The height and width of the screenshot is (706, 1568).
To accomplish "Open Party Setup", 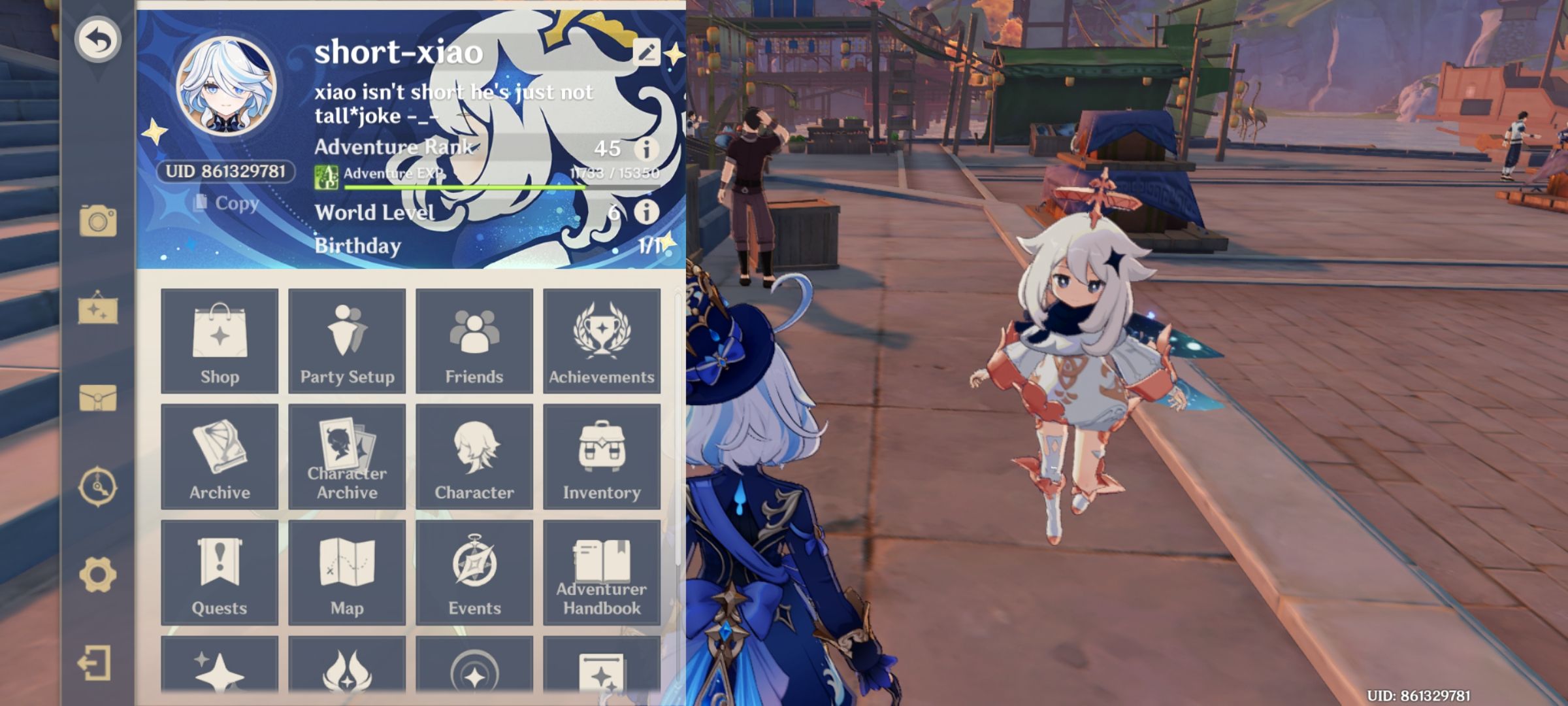I will coord(347,340).
